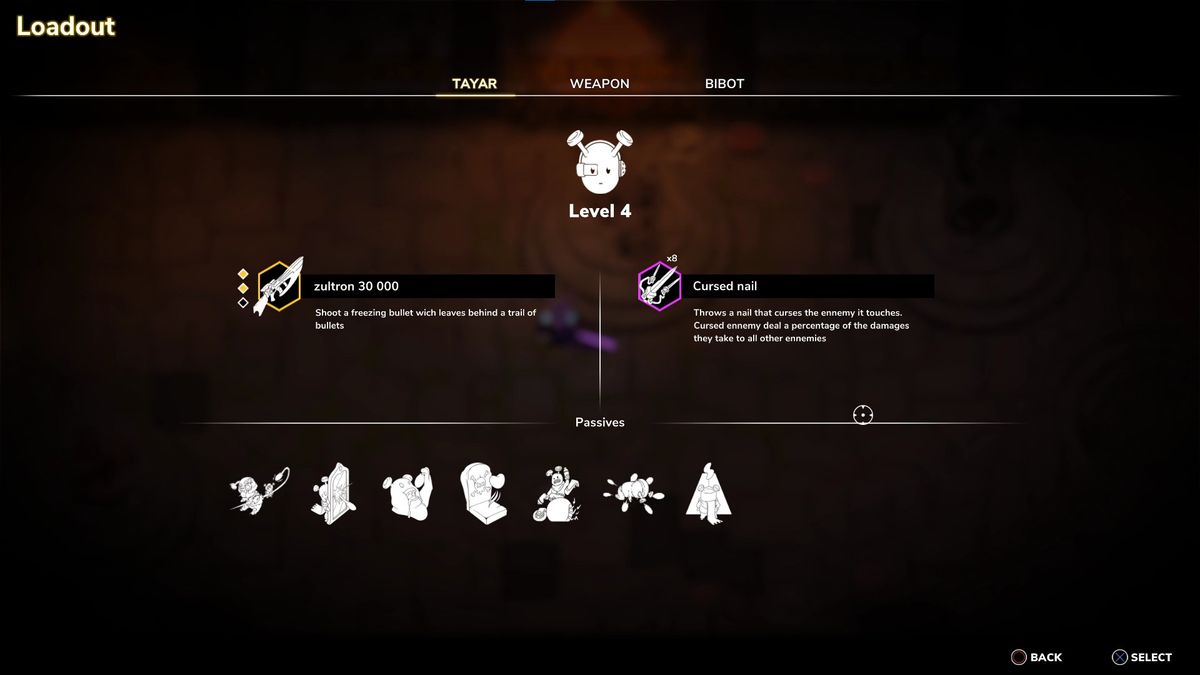Choose the Cursed nail item icon
The image size is (1200, 675).
point(659,287)
